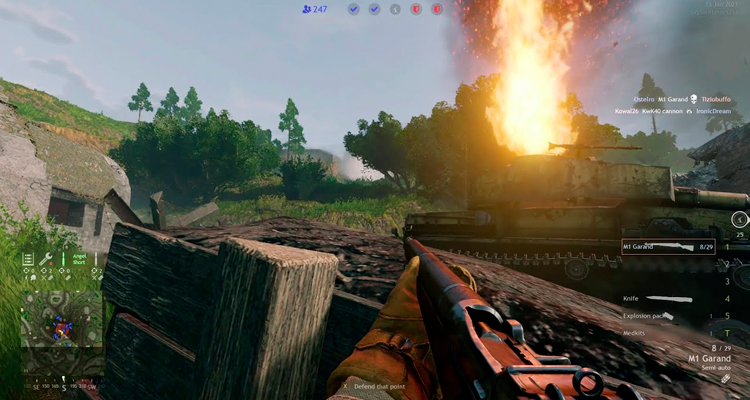Viewport: 750px width, 400px height.
Task: Select the M1 Garand weapon slot
Action: pyautogui.click(x=667, y=246)
